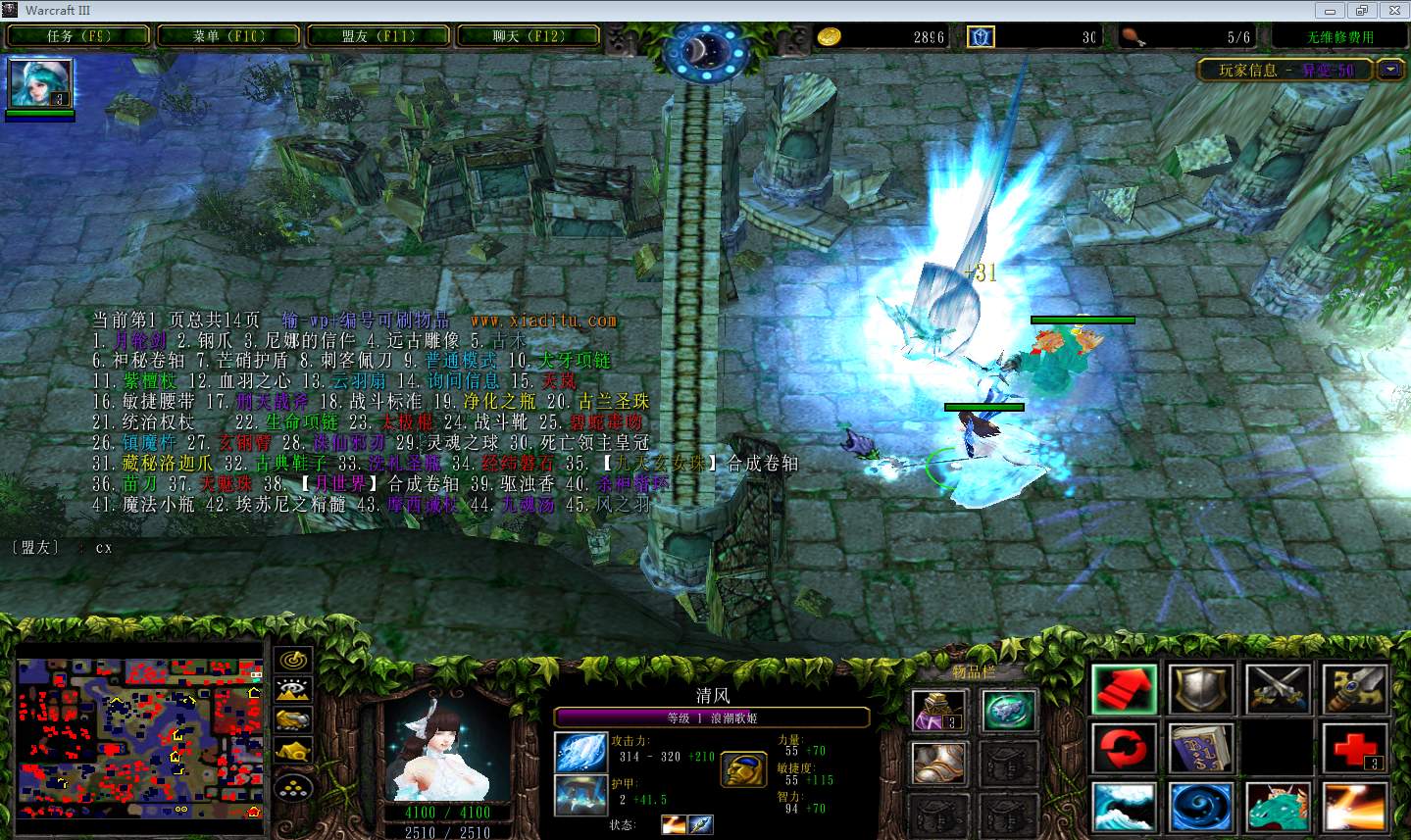
Task: Click the crossed swords attack command
Action: (1278, 689)
